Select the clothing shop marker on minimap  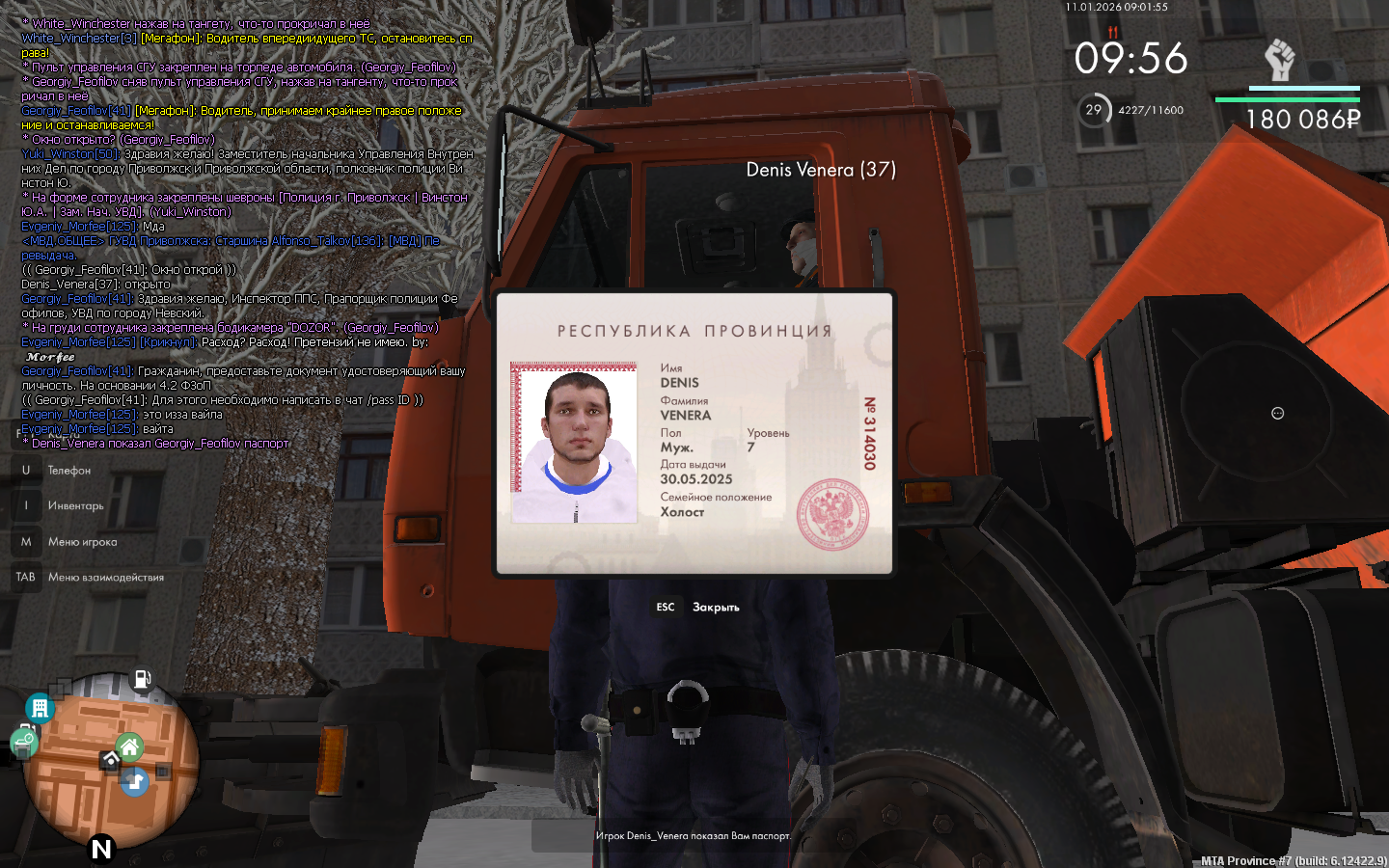135,781
